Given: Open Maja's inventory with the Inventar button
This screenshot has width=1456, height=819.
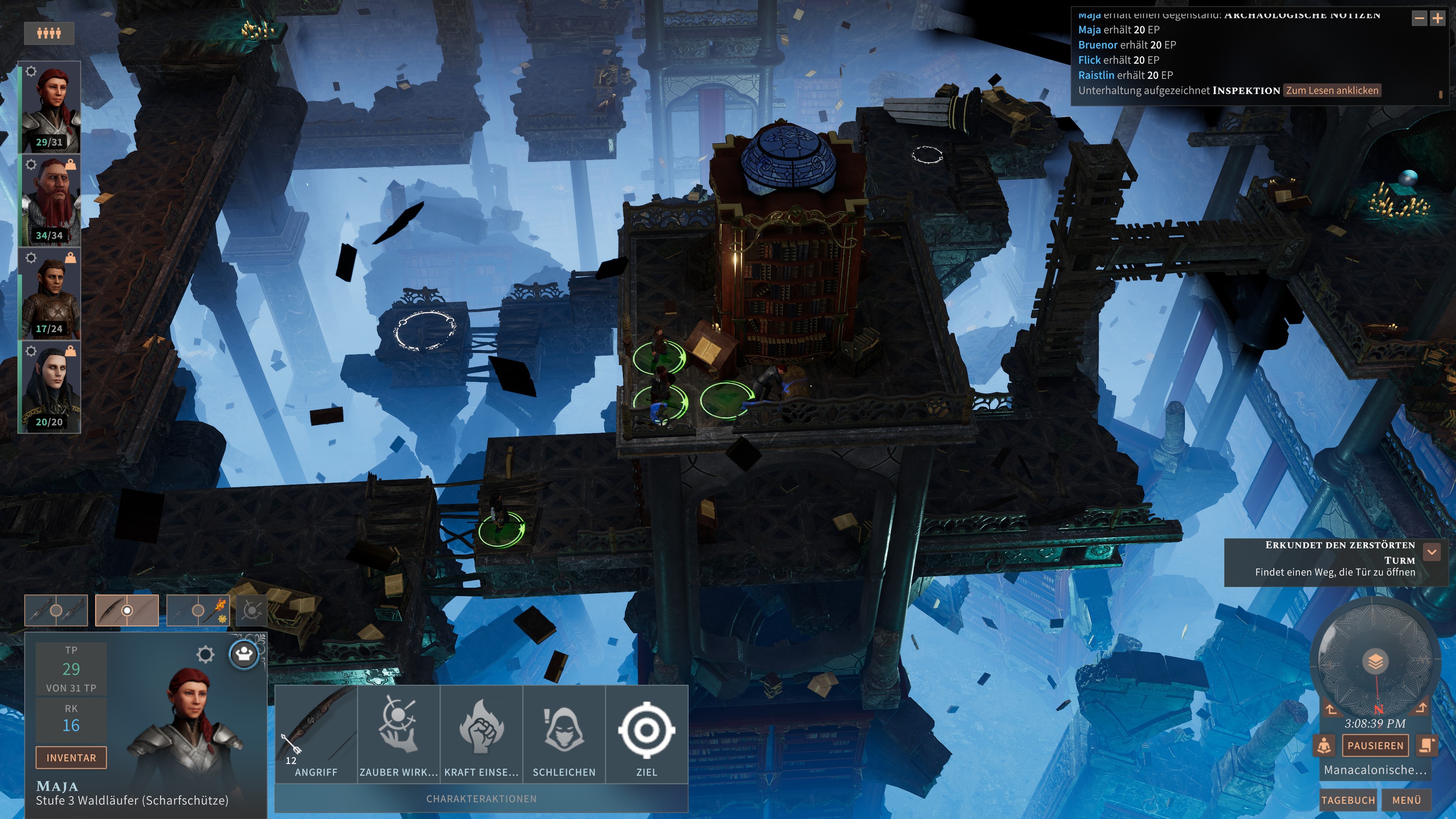Looking at the screenshot, I should click(71, 758).
